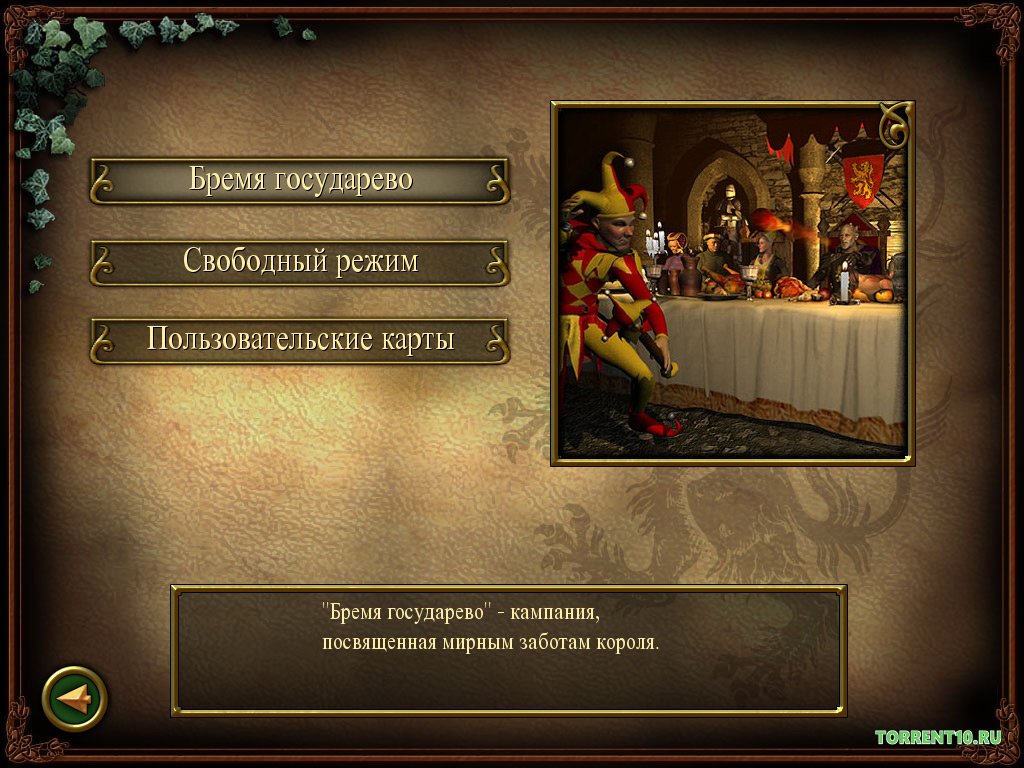
Task: Start the "Бремя государево" campaign
Action: point(300,181)
